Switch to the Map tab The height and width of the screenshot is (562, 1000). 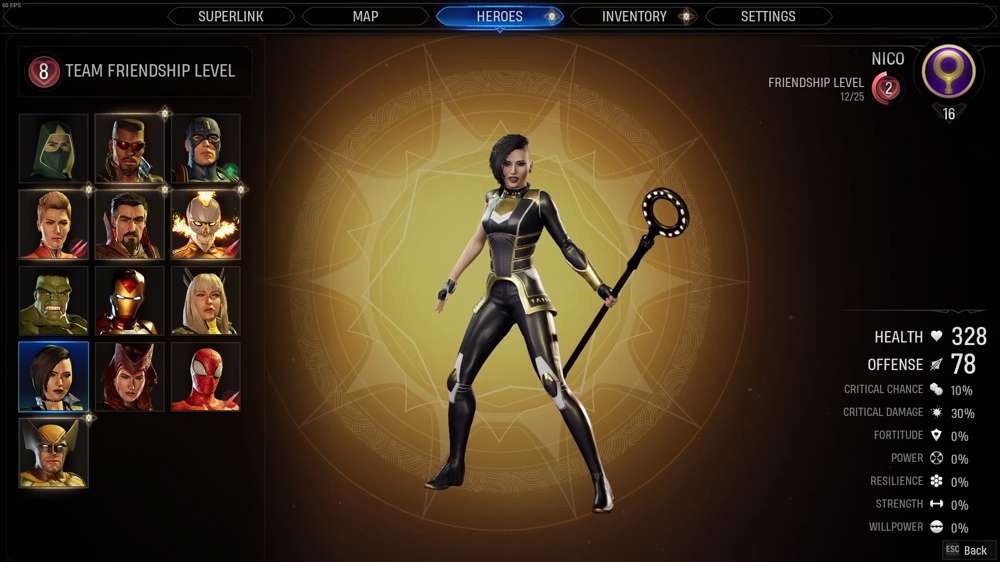point(365,17)
